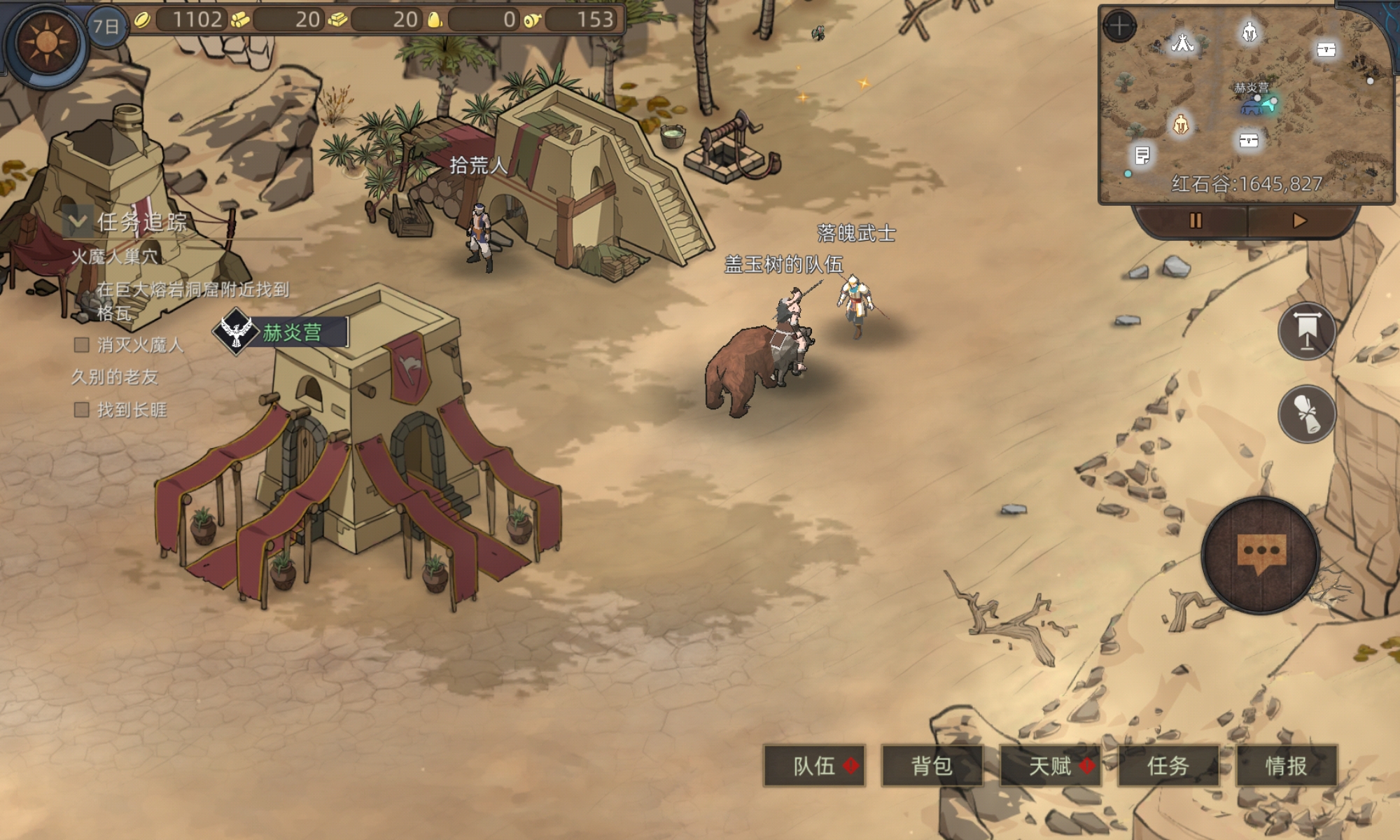Click the banner flag round button
The image size is (1400, 840).
1306,331
